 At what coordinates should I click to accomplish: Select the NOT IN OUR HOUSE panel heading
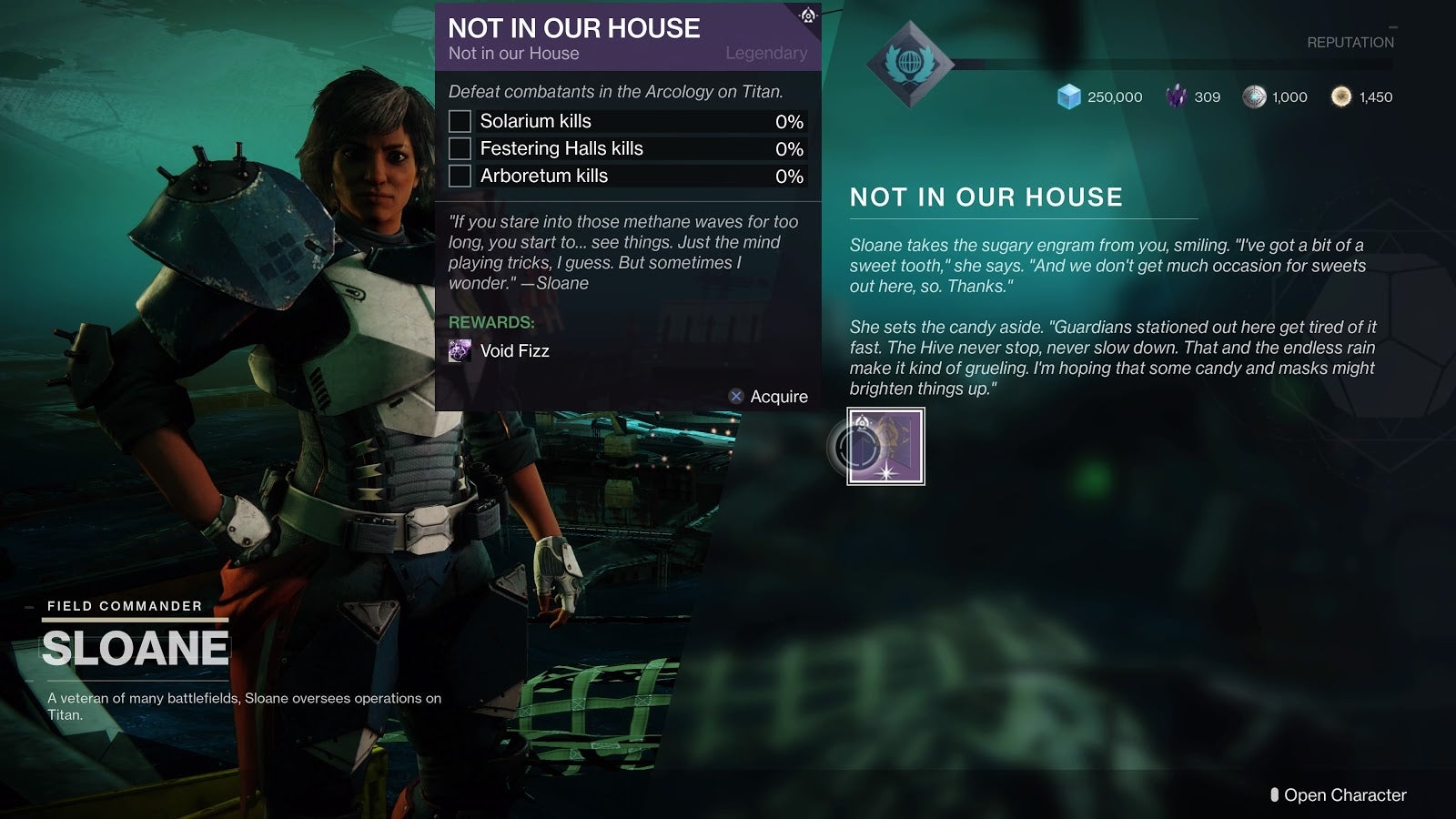(x=986, y=197)
